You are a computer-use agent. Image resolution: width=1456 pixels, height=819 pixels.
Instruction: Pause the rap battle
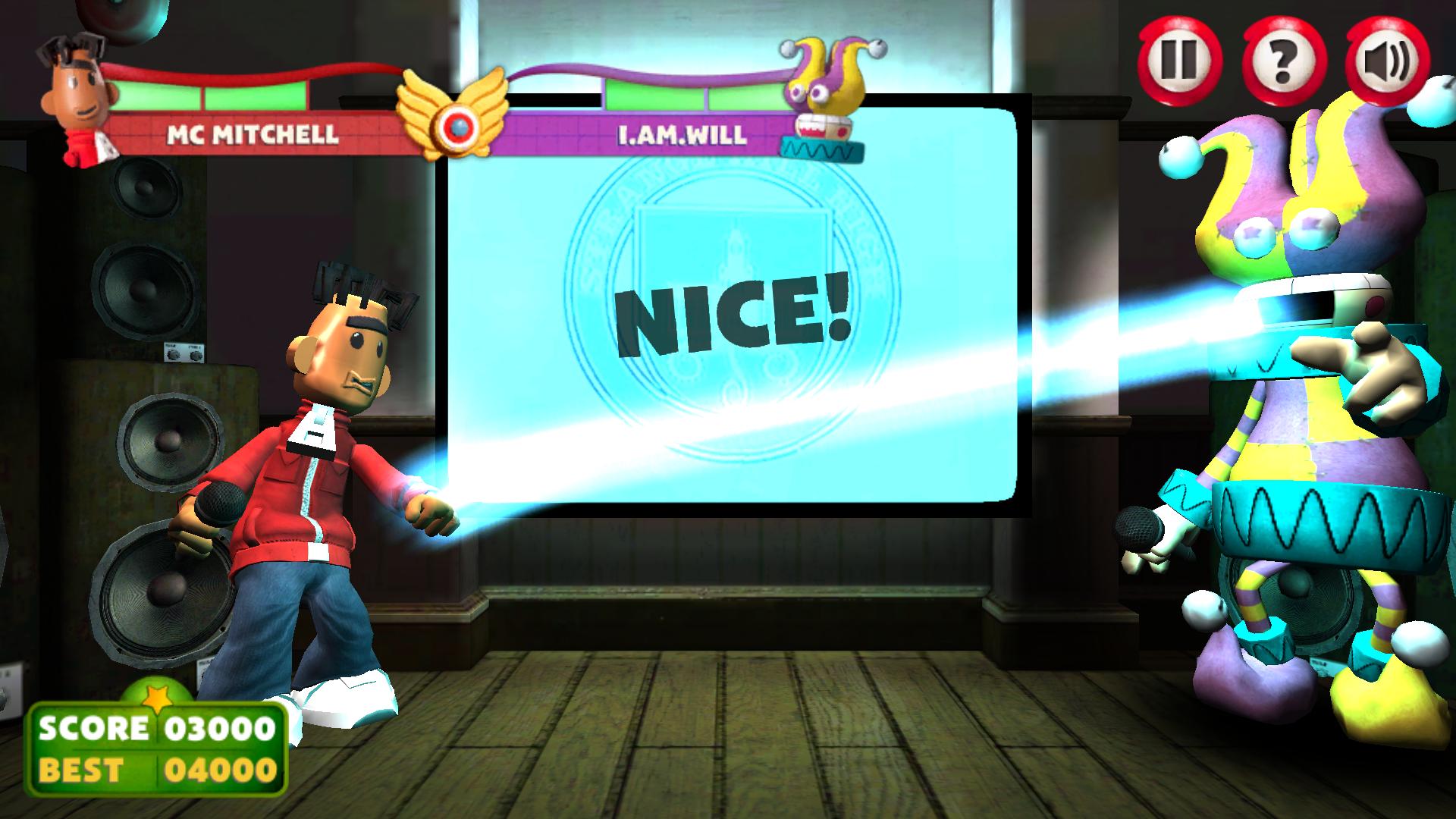(1180, 59)
